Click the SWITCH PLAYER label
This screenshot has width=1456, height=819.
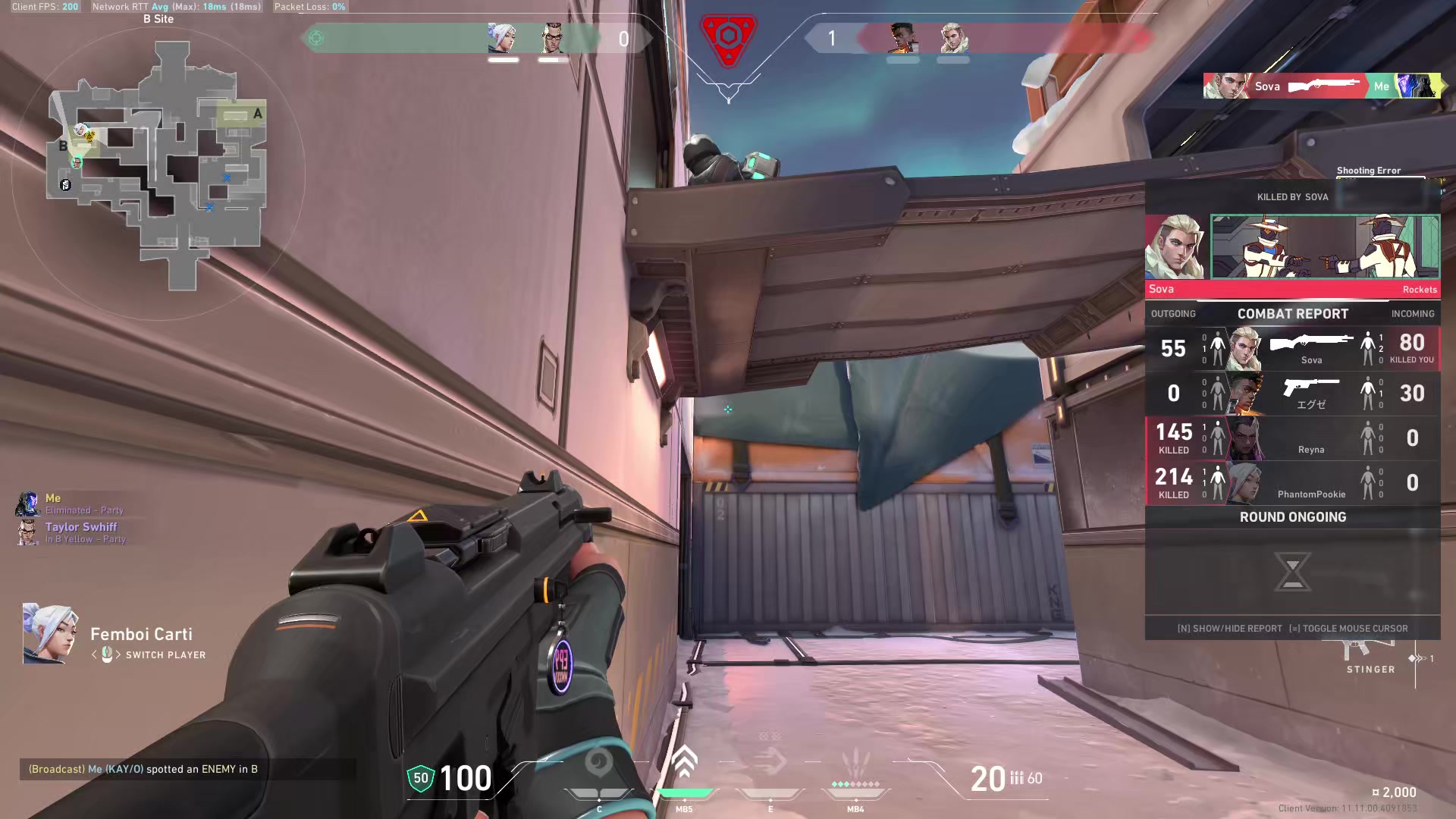point(165,655)
